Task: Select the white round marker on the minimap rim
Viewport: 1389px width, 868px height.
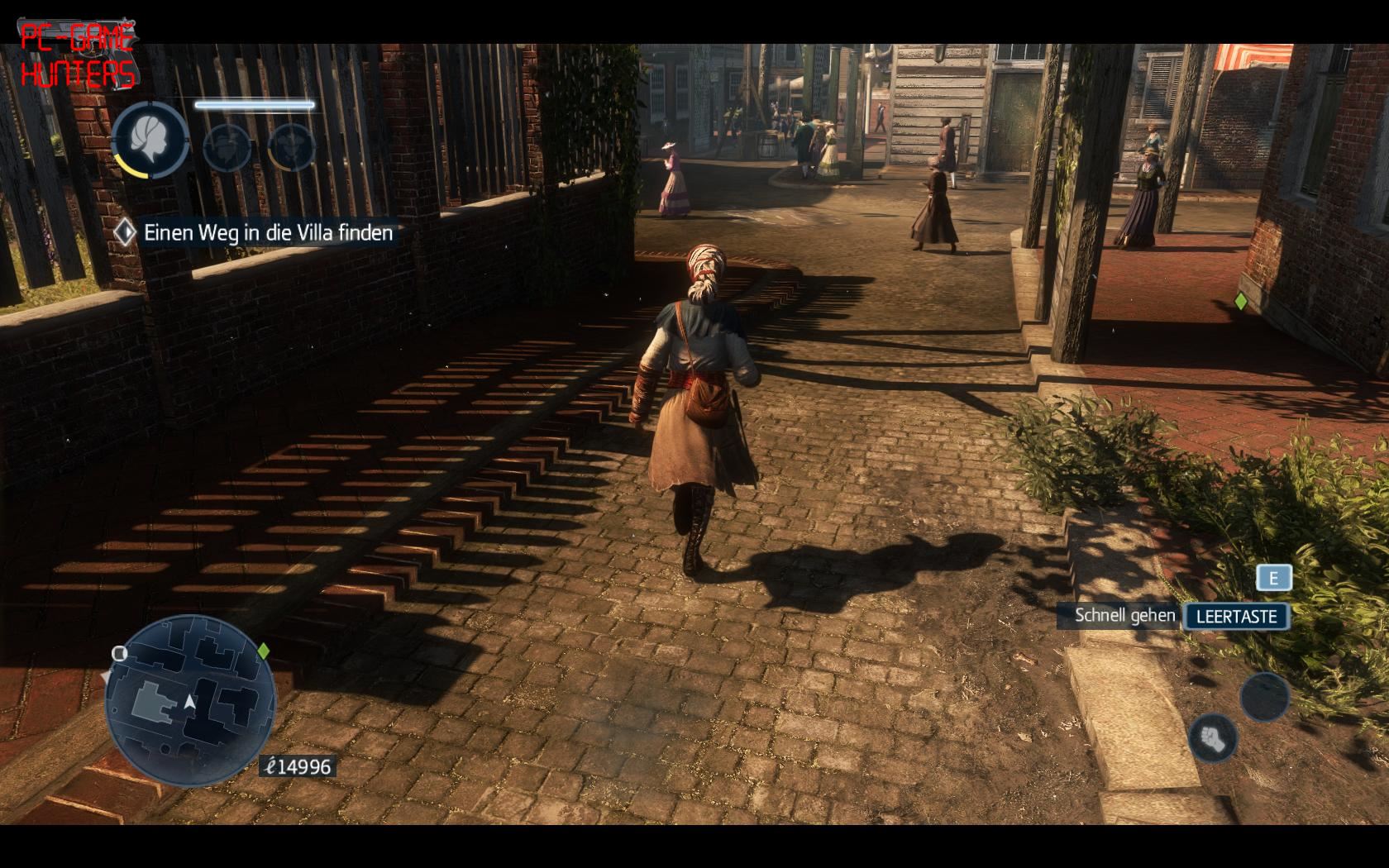Action: click(x=120, y=654)
